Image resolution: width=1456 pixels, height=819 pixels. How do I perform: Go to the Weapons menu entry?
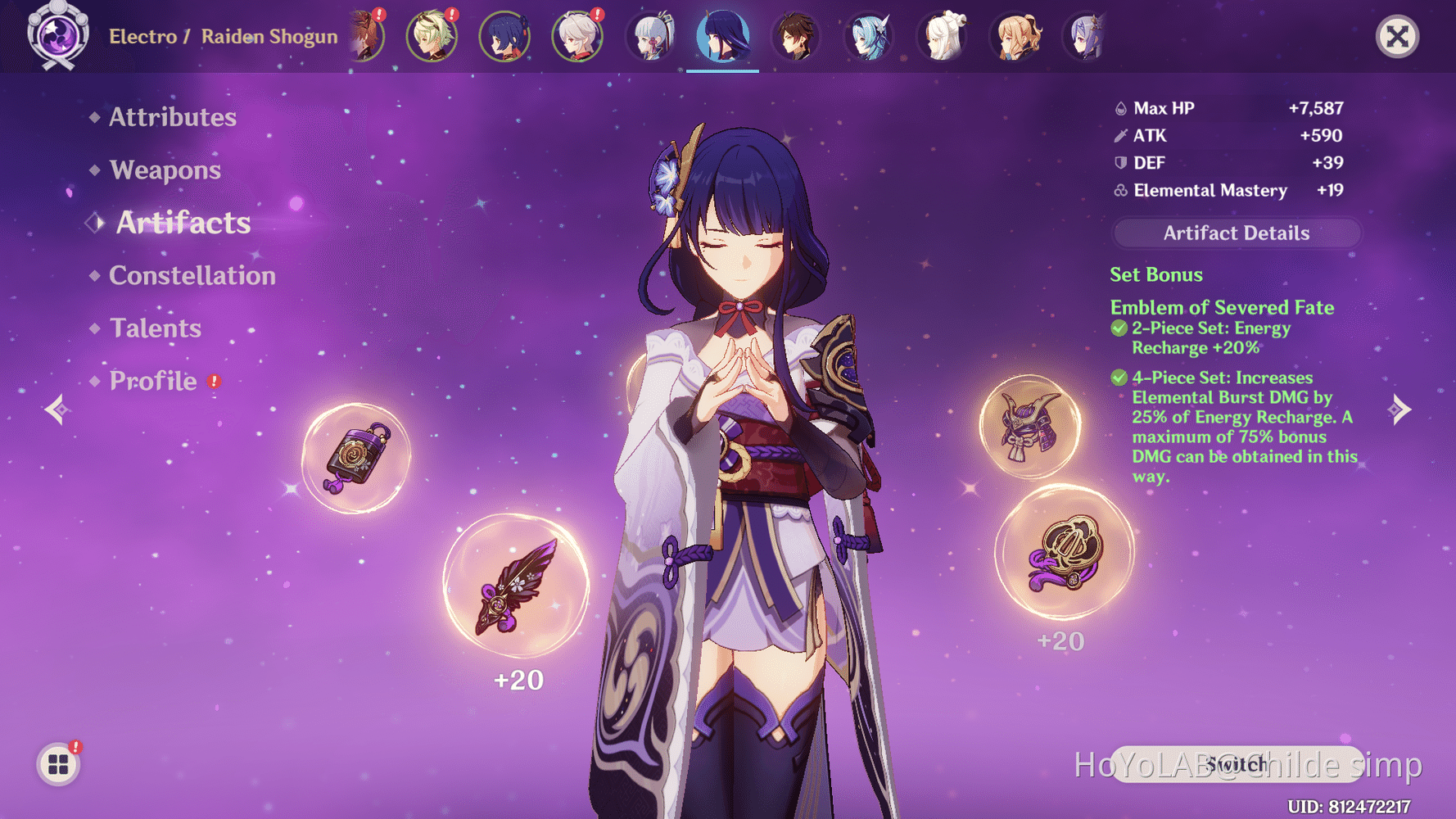coord(165,170)
